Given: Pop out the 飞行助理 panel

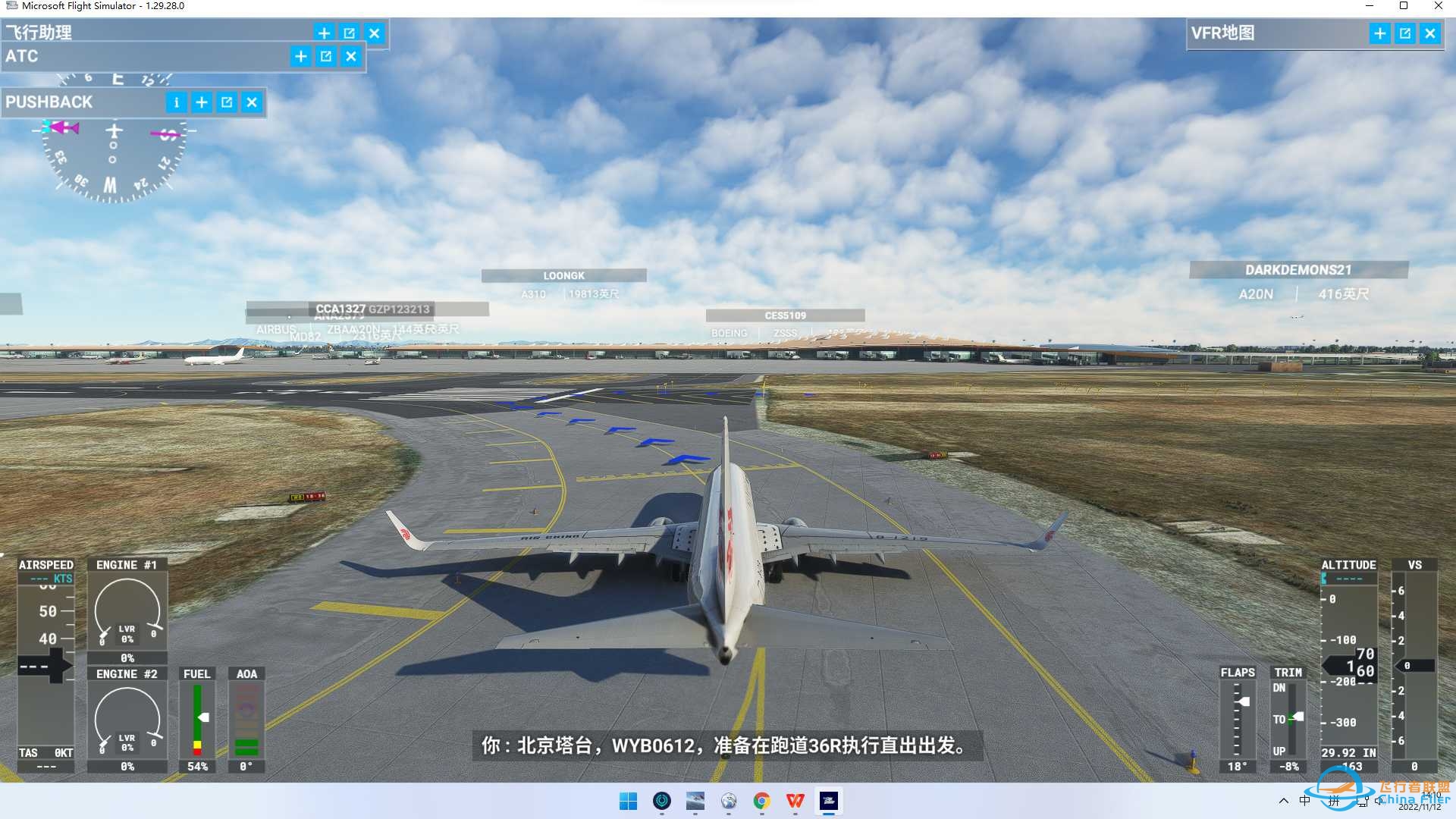Looking at the screenshot, I should click(x=349, y=33).
